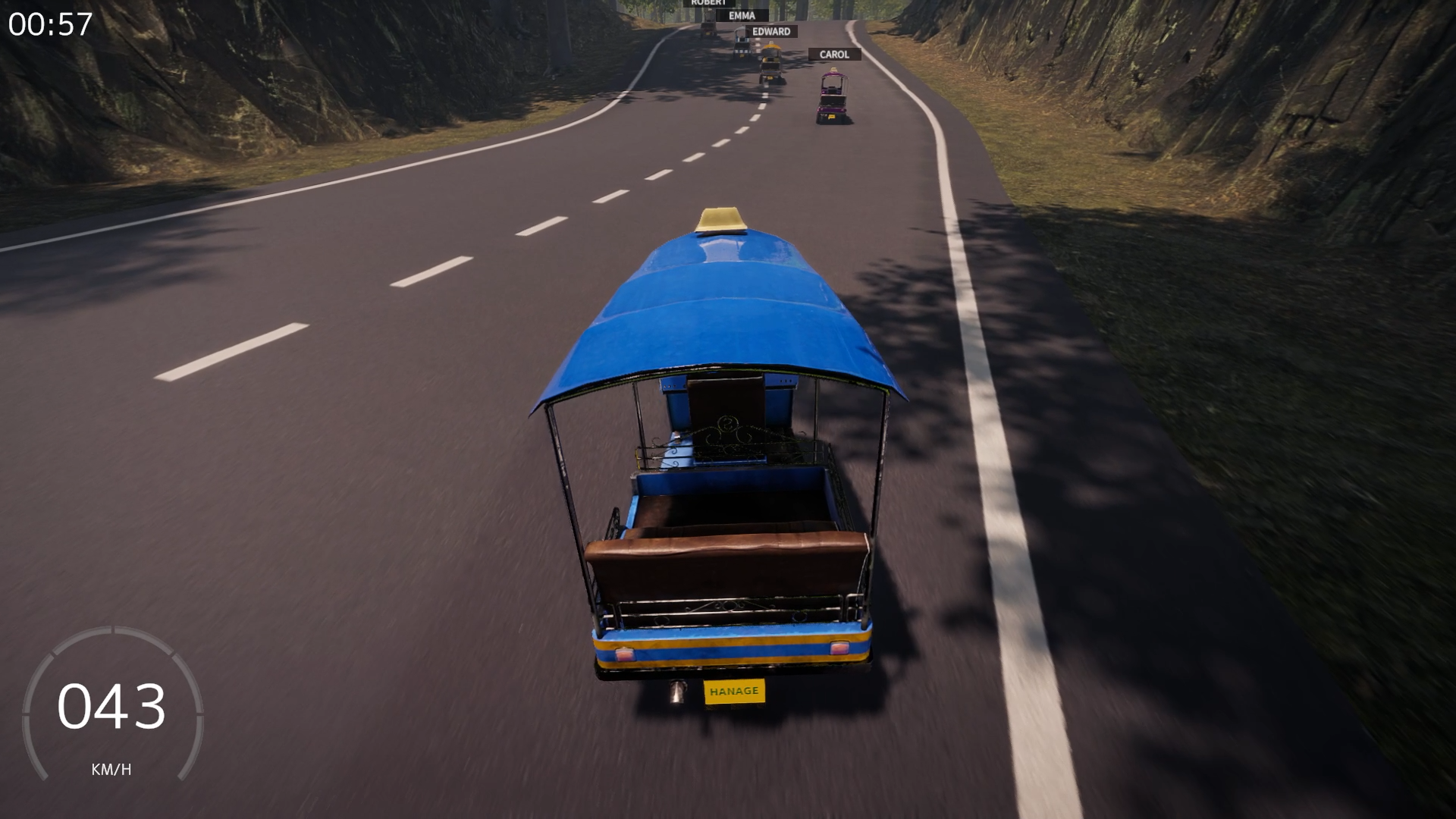The width and height of the screenshot is (1456, 819).
Task: Click the EDWARD name label
Action: [x=772, y=31]
